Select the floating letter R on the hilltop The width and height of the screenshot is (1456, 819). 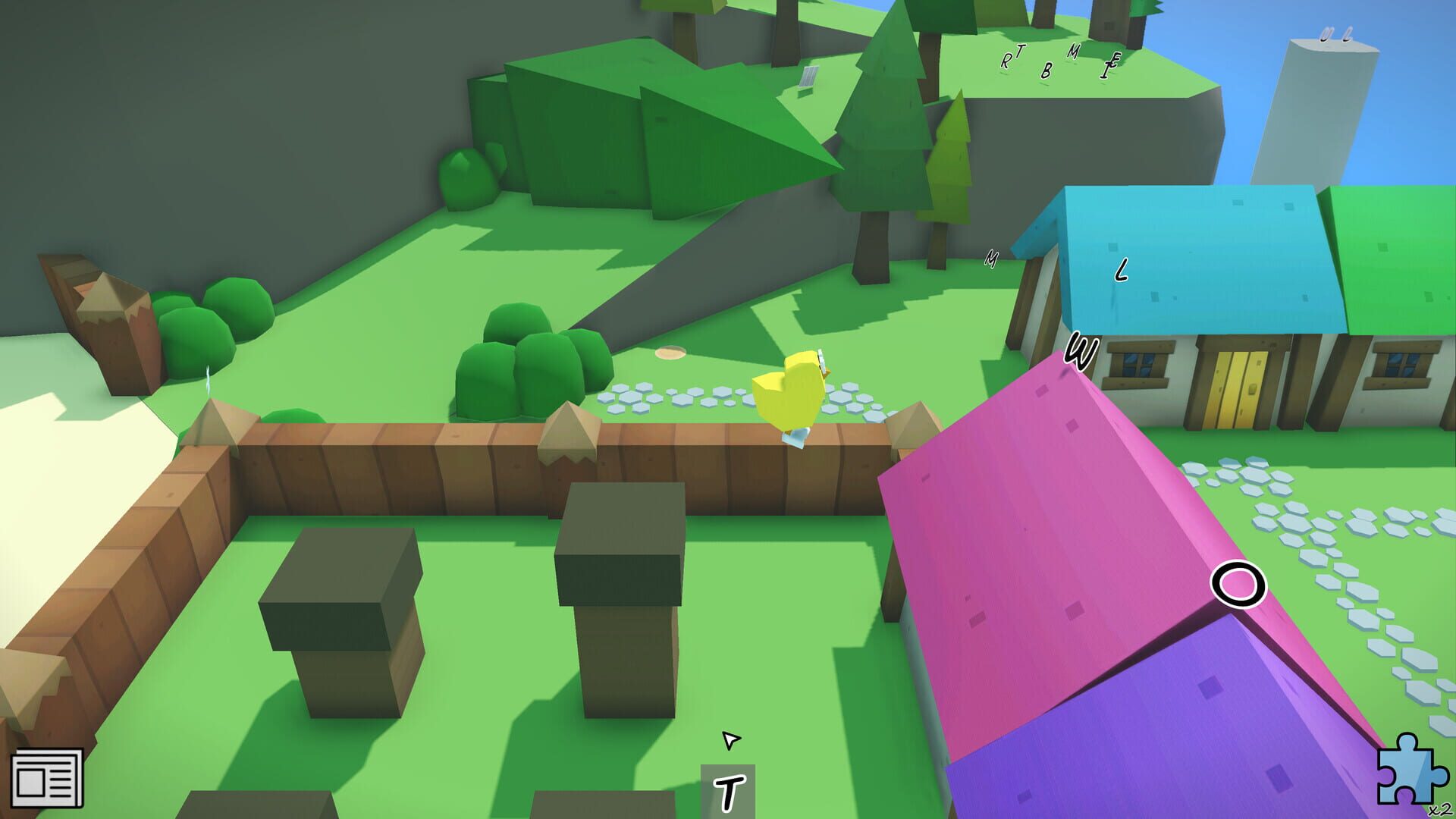click(x=1006, y=61)
